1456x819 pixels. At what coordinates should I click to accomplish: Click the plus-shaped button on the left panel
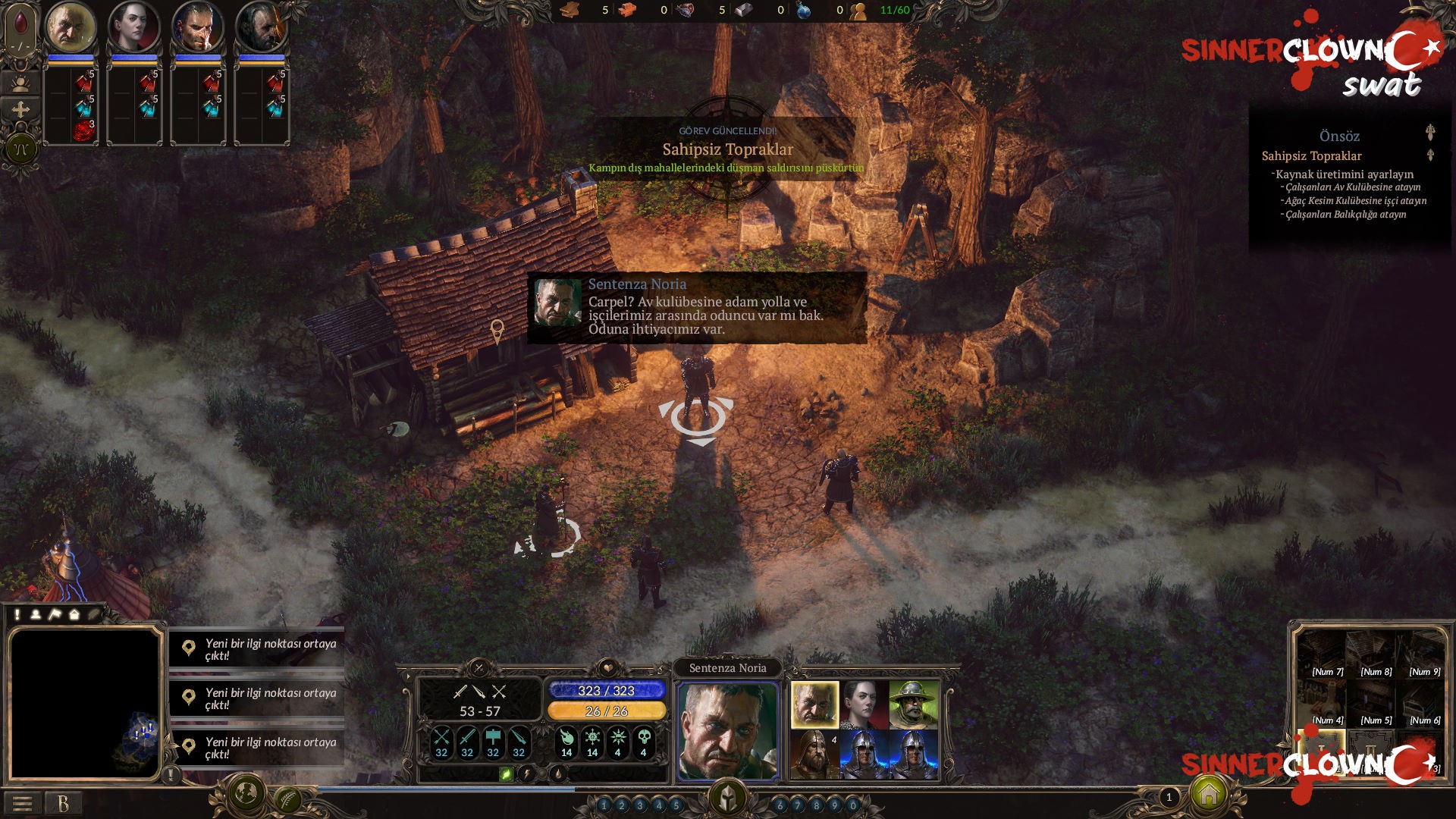tap(20, 110)
